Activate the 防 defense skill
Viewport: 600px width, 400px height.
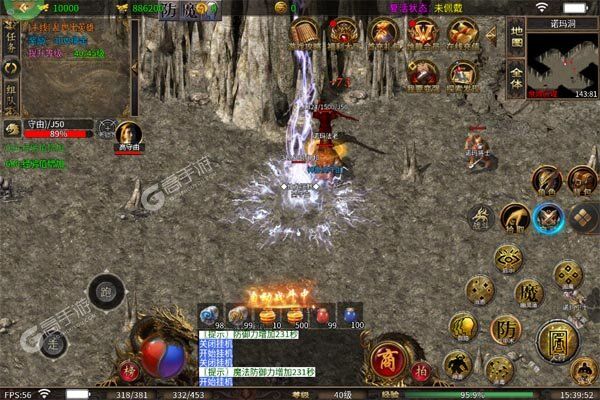pyautogui.click(x=505, y=328)
